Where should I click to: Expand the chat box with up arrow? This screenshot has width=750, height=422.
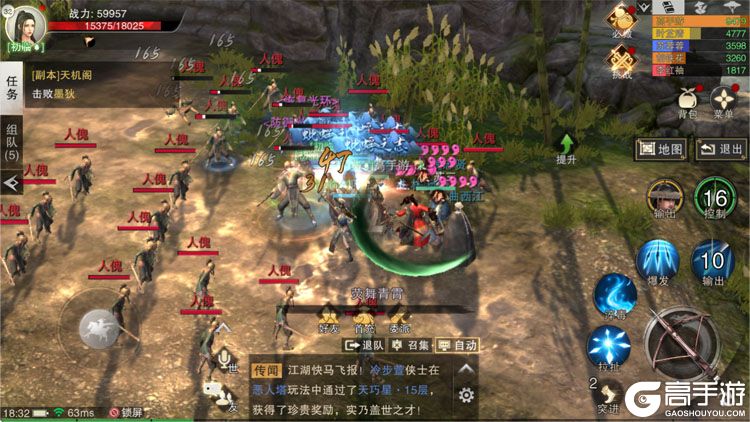point(466,369)
